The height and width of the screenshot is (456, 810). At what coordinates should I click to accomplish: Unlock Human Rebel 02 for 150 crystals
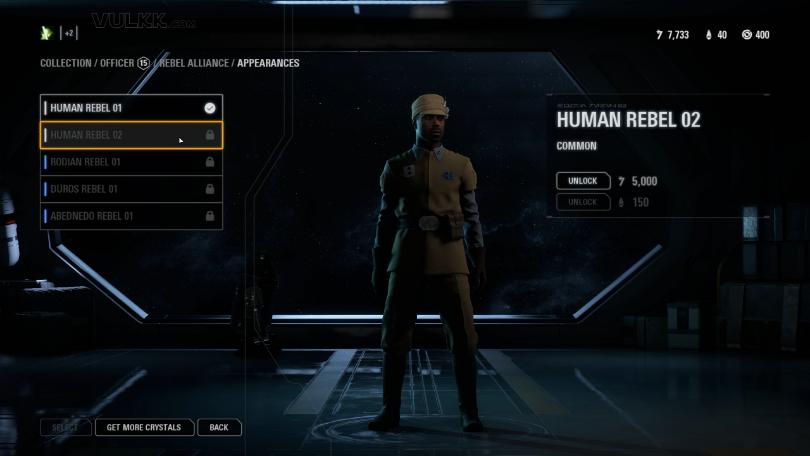click(x=582, y=202)
